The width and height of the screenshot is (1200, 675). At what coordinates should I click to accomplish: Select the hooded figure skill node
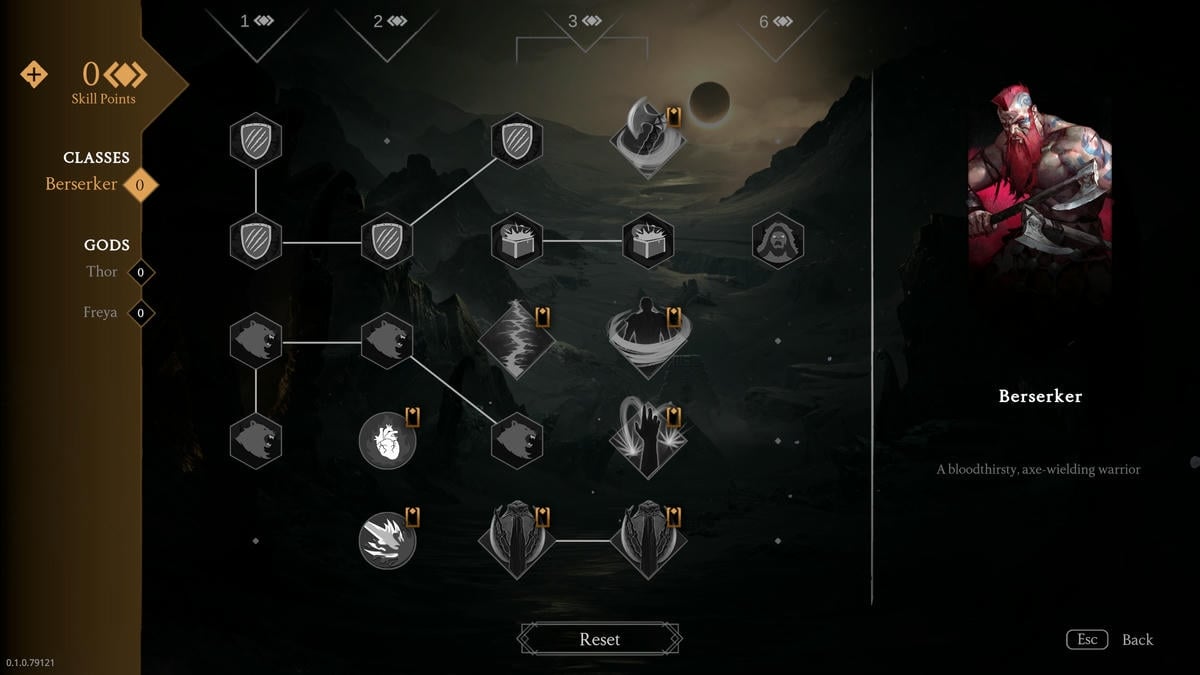(x=777, y=241)
